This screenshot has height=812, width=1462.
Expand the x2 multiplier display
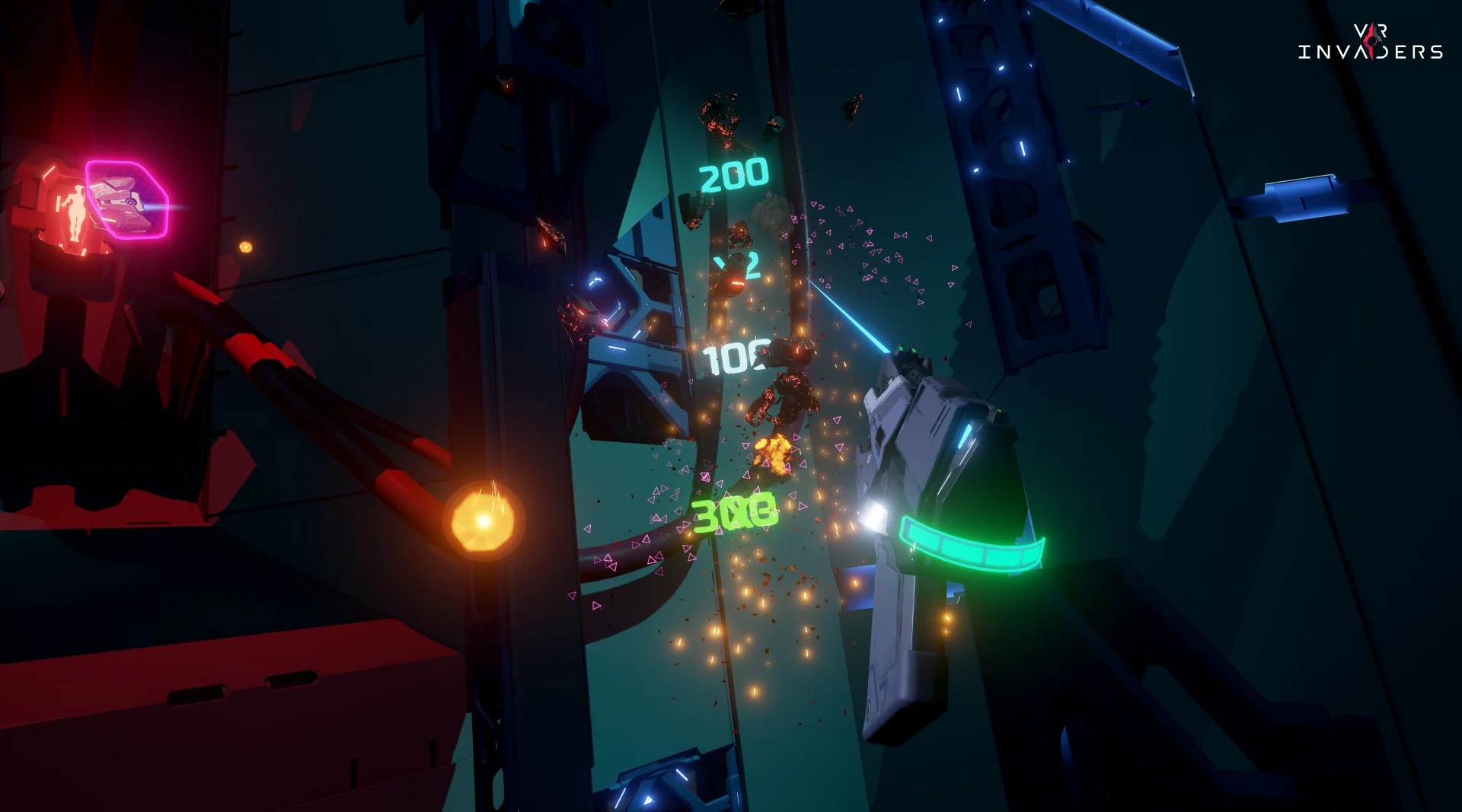coord(737,266)
